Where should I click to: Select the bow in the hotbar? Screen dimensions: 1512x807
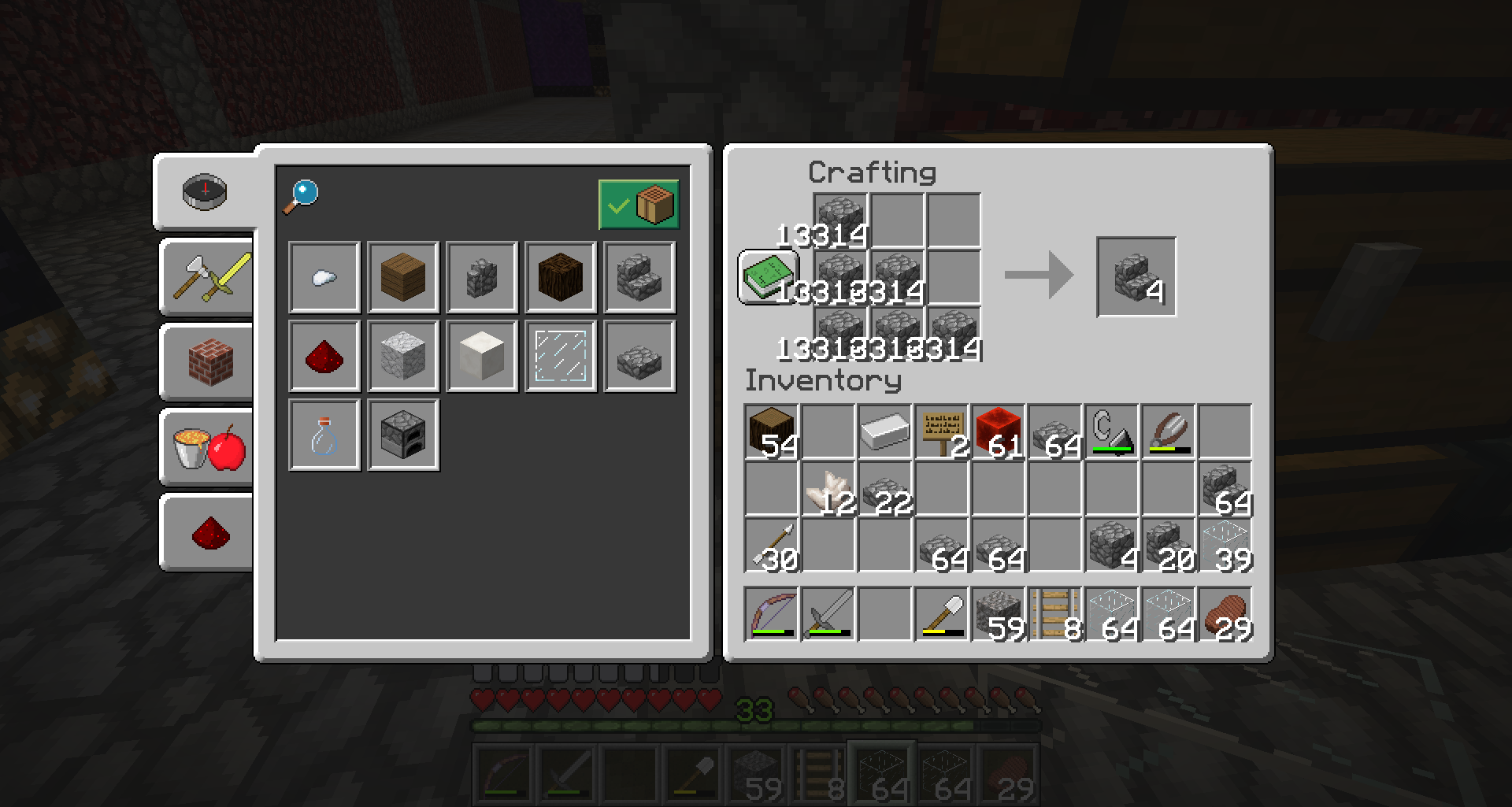[x=772, y=614]
